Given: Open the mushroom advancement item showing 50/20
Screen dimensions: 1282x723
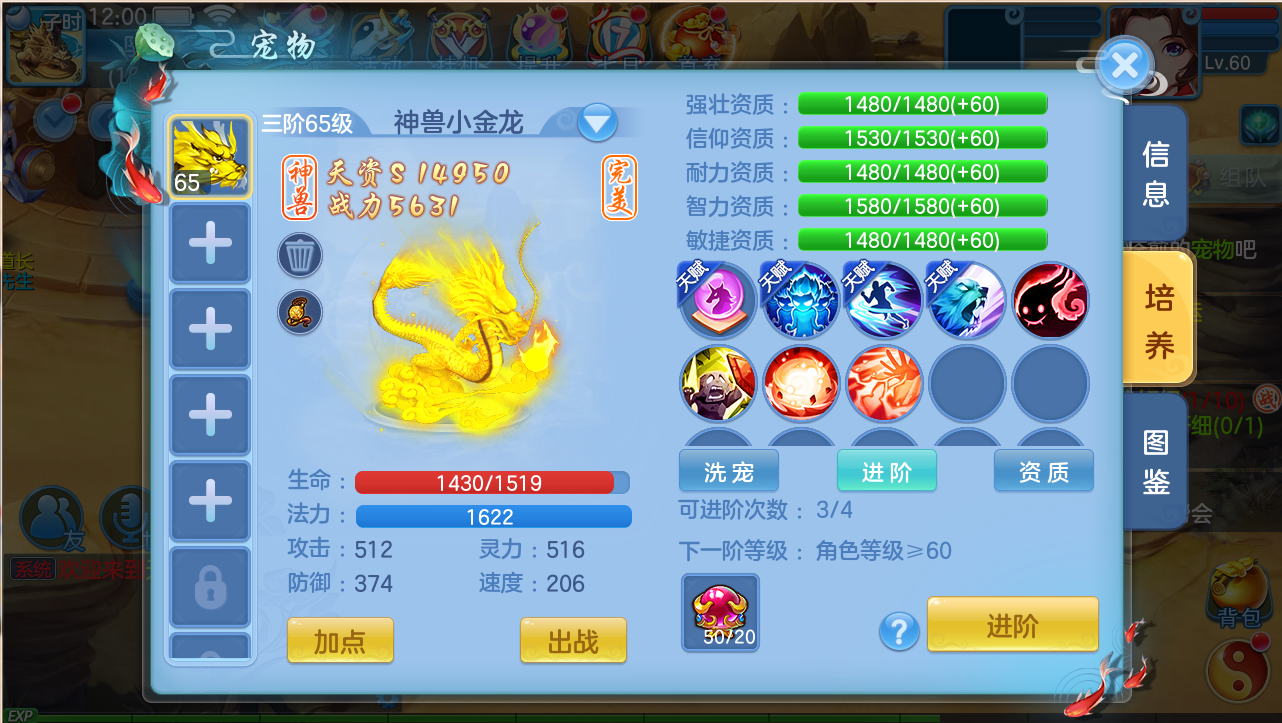Looking at the screenshot, I should tap(719, 613).
